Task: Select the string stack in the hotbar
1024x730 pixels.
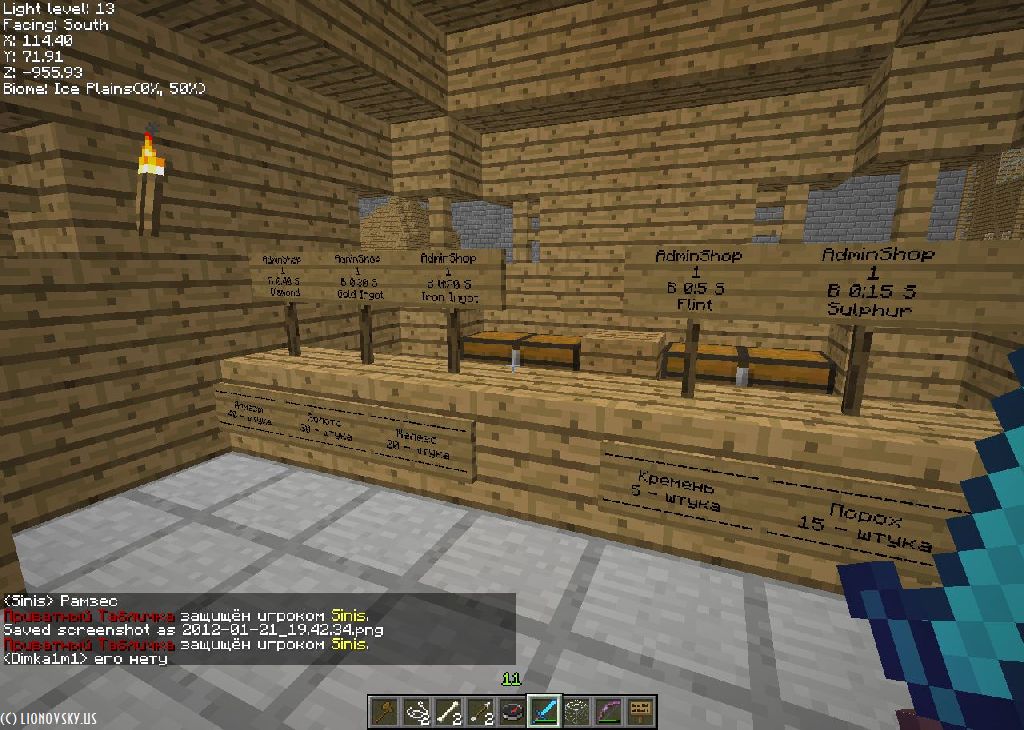Action: [416, 711]
